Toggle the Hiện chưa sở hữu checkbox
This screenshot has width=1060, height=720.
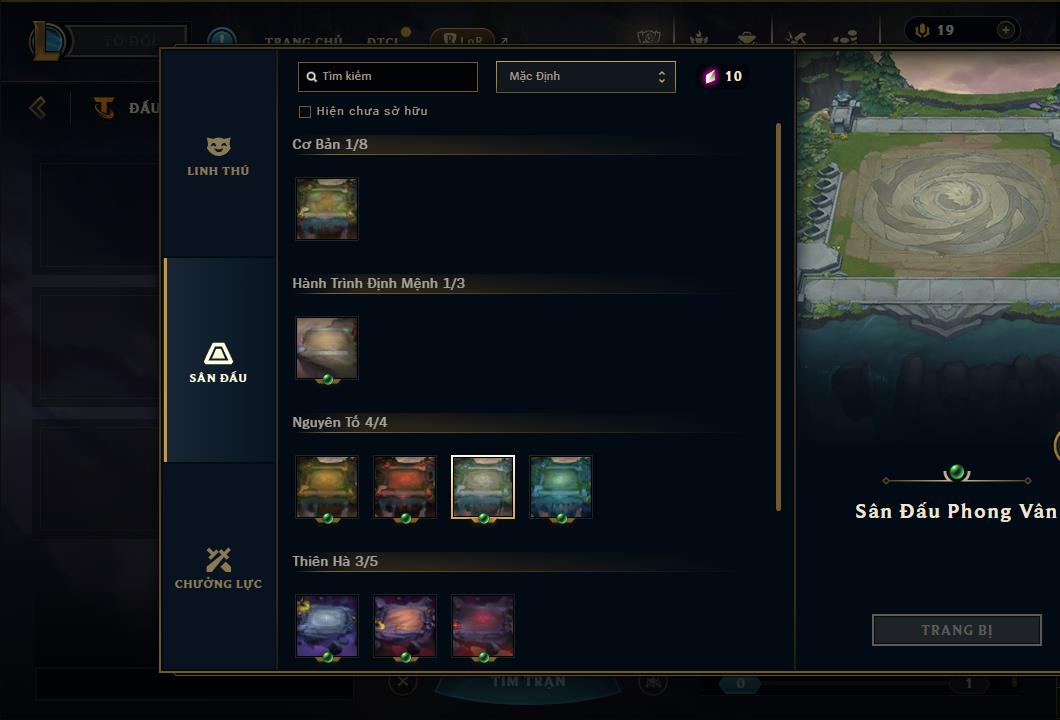305,112
